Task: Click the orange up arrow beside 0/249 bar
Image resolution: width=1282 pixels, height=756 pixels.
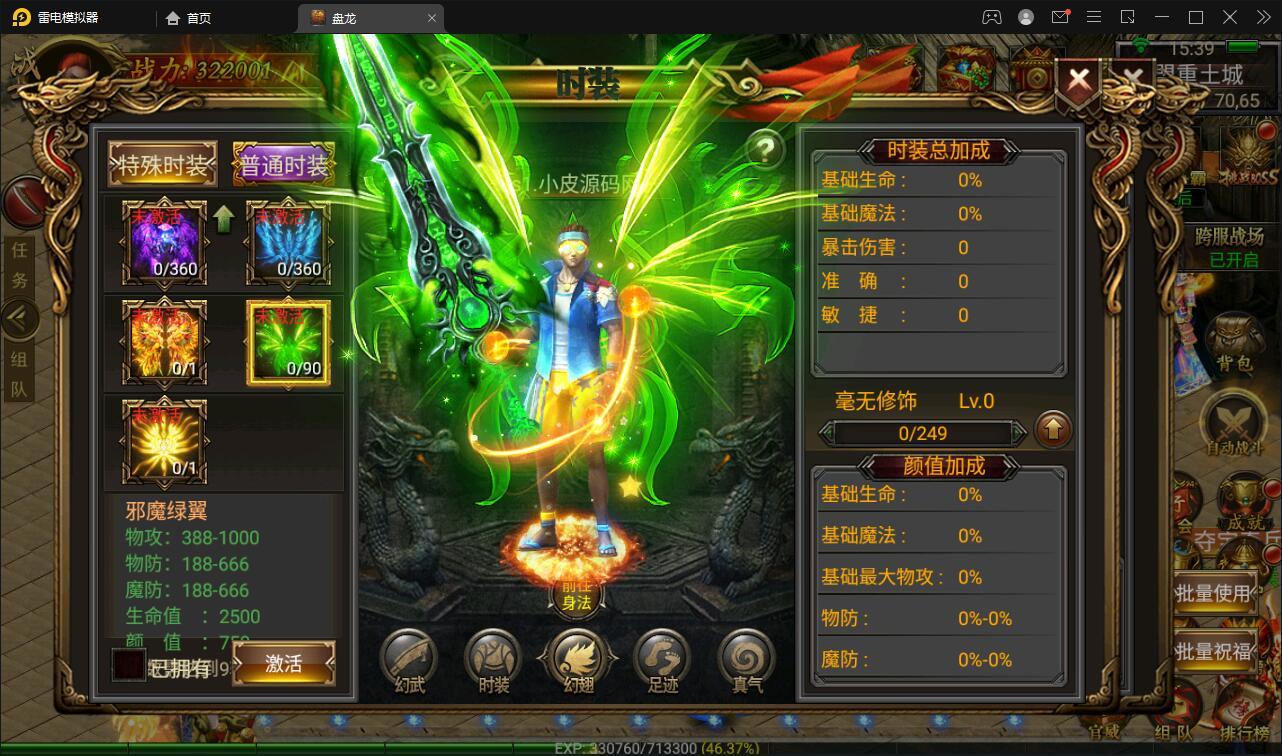Action: 1053,431
